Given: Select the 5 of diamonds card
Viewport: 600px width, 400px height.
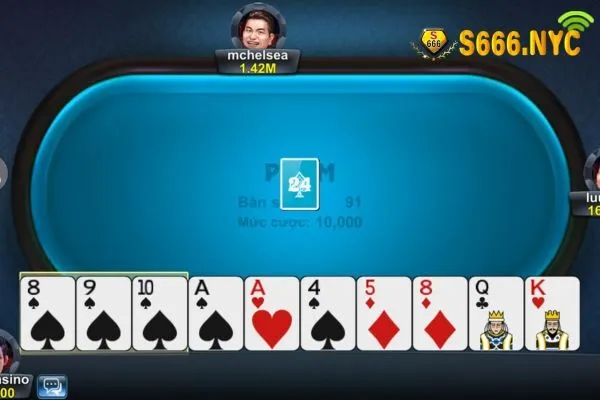Looking at the screenshot, I should pyautogui.click(x=383, y=313).
